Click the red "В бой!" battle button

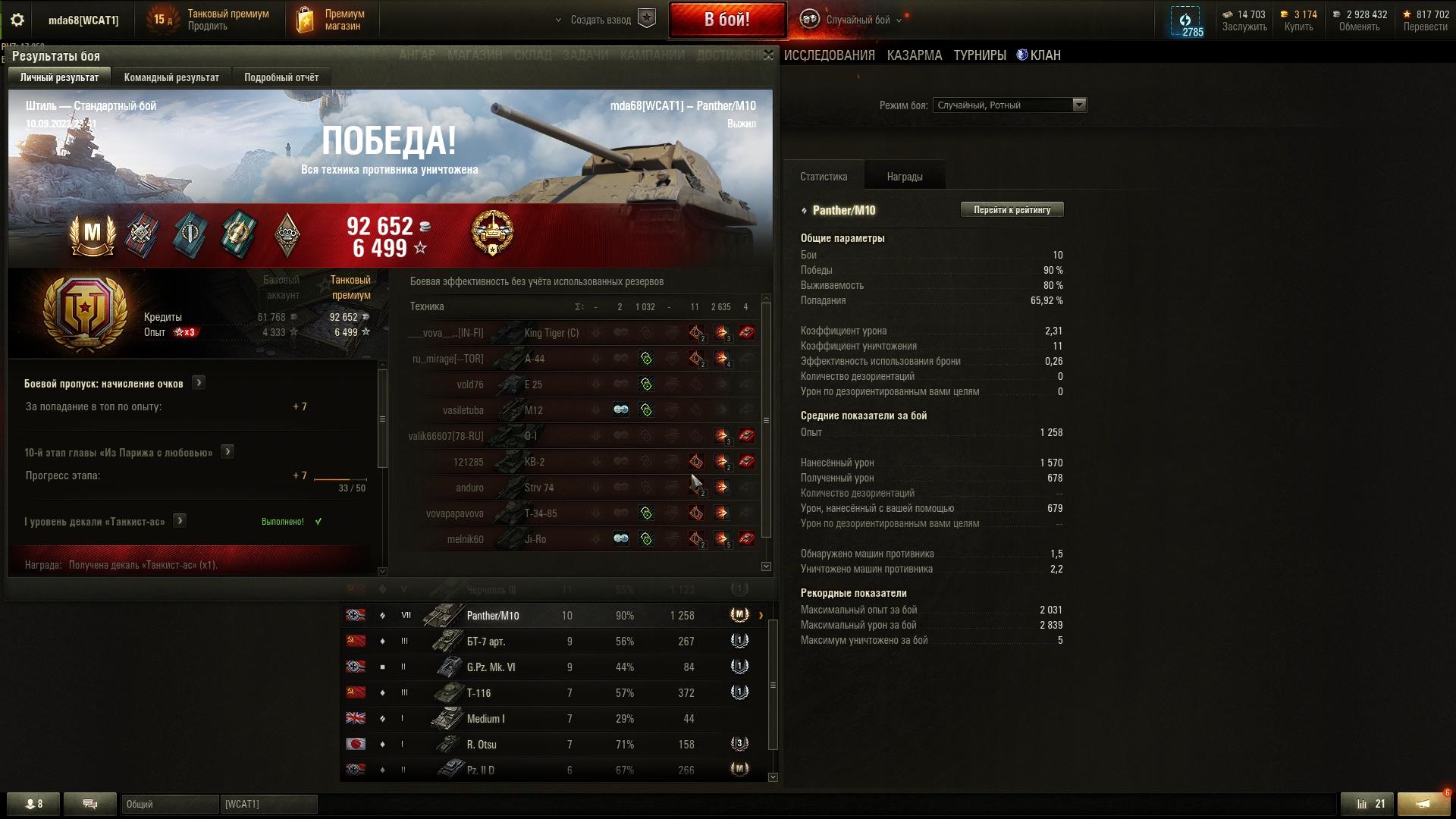click(x=726, y=20)
